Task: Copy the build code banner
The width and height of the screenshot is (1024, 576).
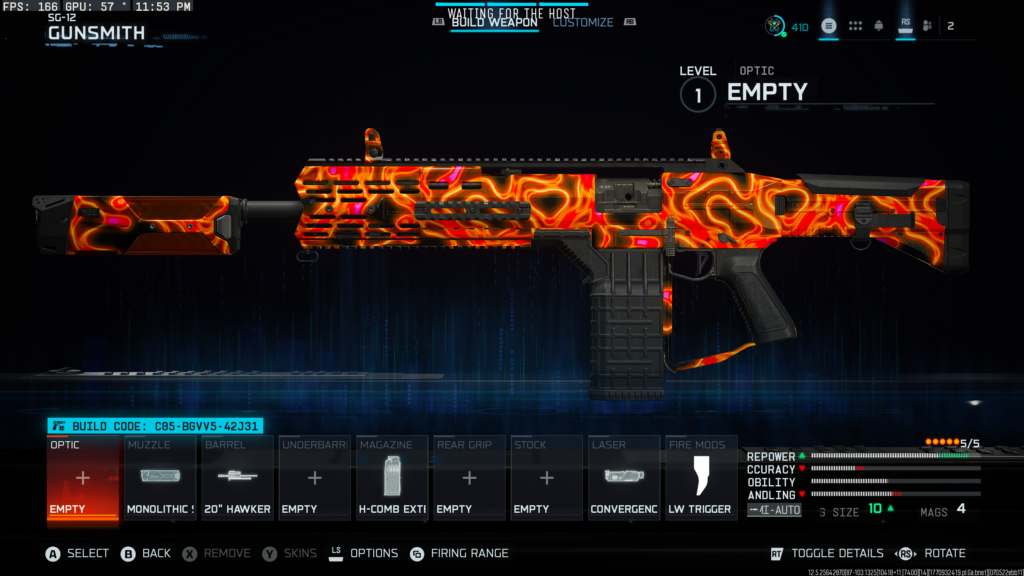Action: tap(155, 426)
